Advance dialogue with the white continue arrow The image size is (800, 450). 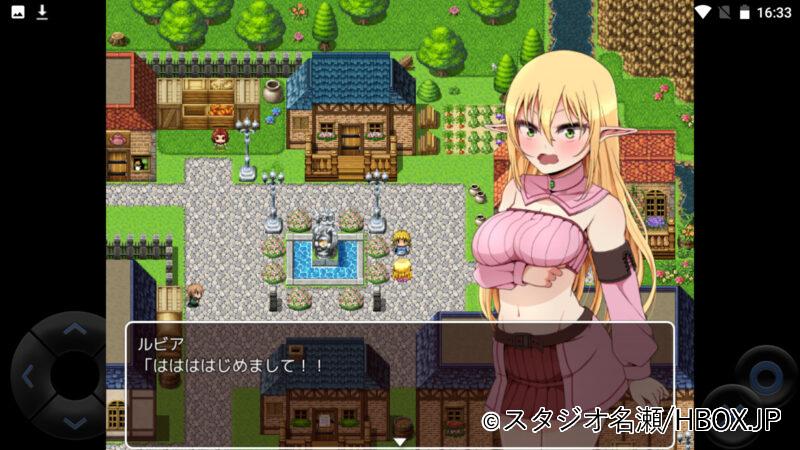[x=400, y=440]
